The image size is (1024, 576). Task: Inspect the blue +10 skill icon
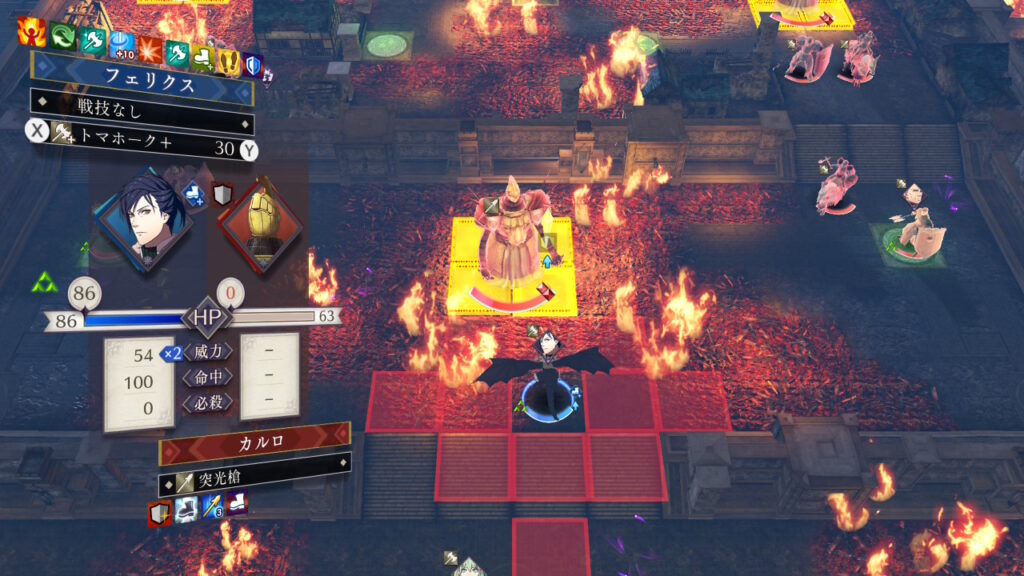coord(120,44)
